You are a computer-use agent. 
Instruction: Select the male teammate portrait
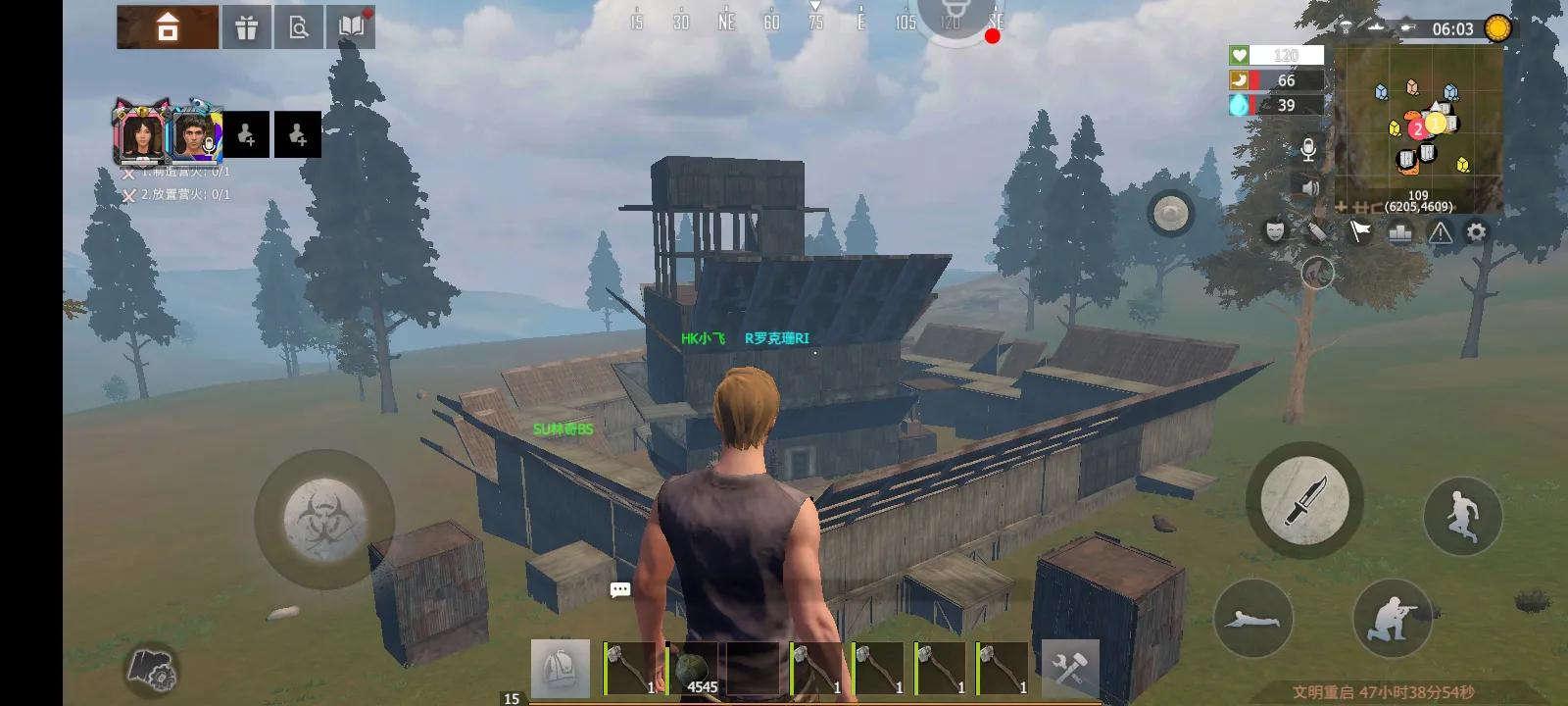197,136
